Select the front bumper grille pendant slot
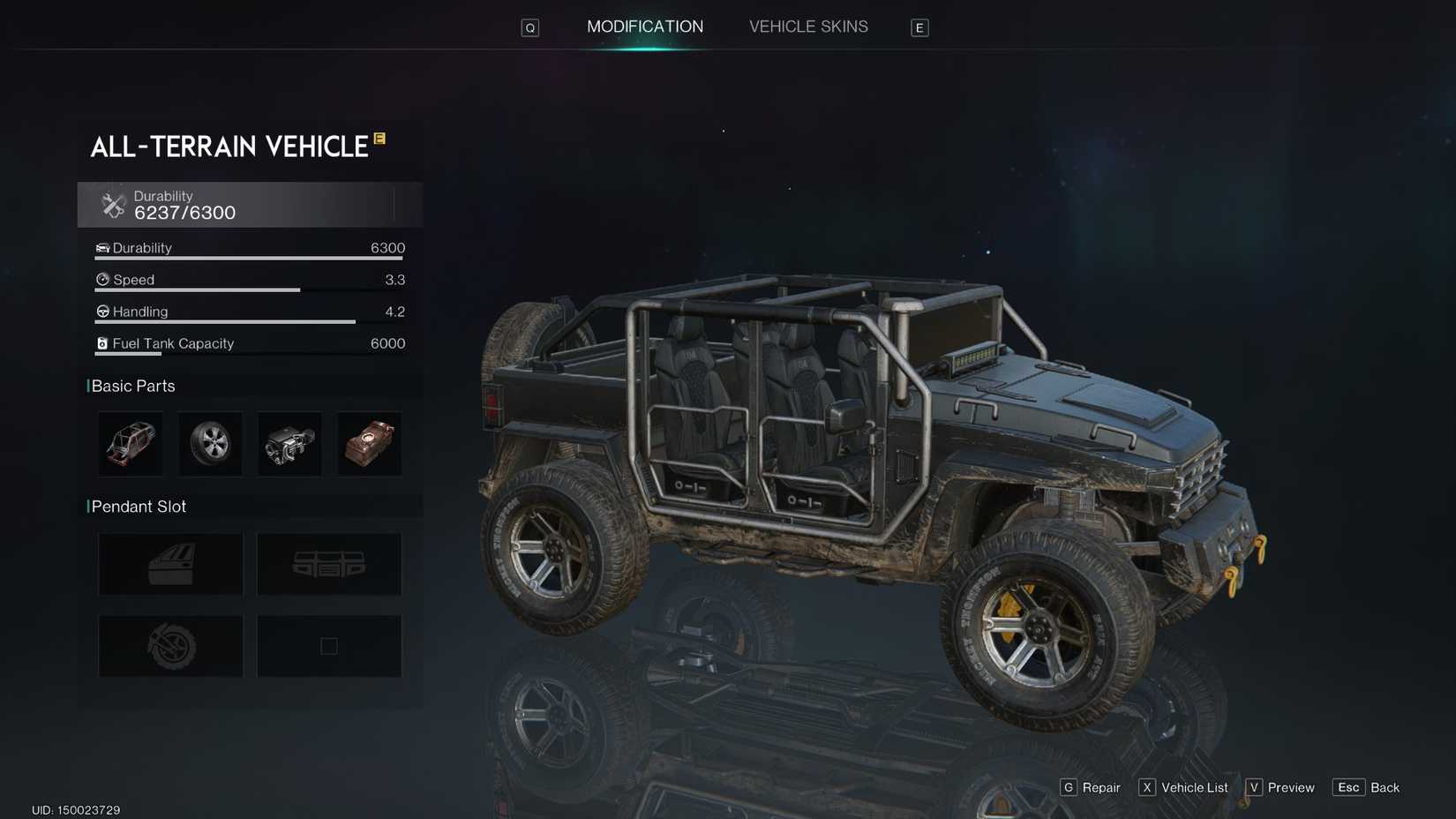 (x=328, y=563)
